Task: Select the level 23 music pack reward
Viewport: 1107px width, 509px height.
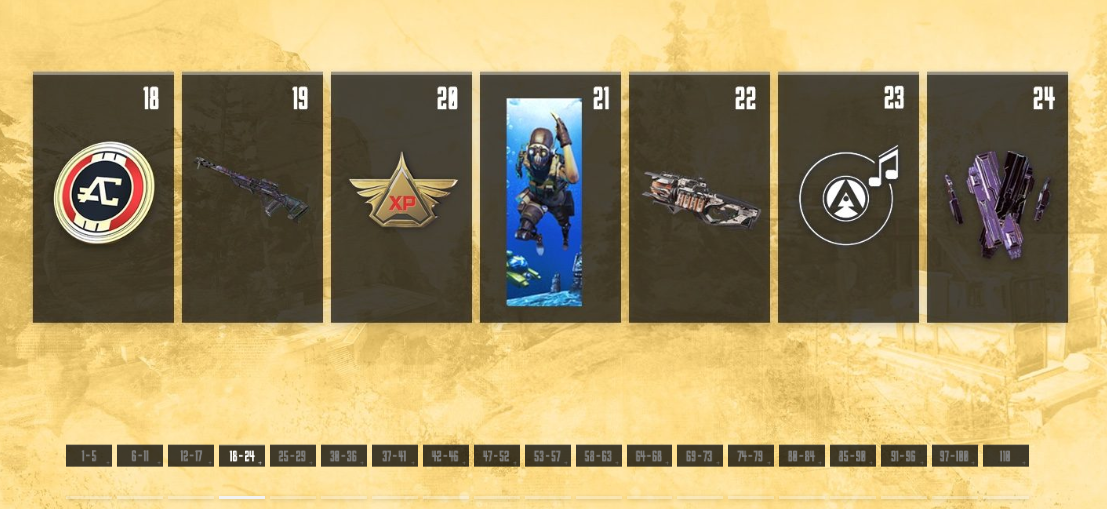Action: click(848, 197)
